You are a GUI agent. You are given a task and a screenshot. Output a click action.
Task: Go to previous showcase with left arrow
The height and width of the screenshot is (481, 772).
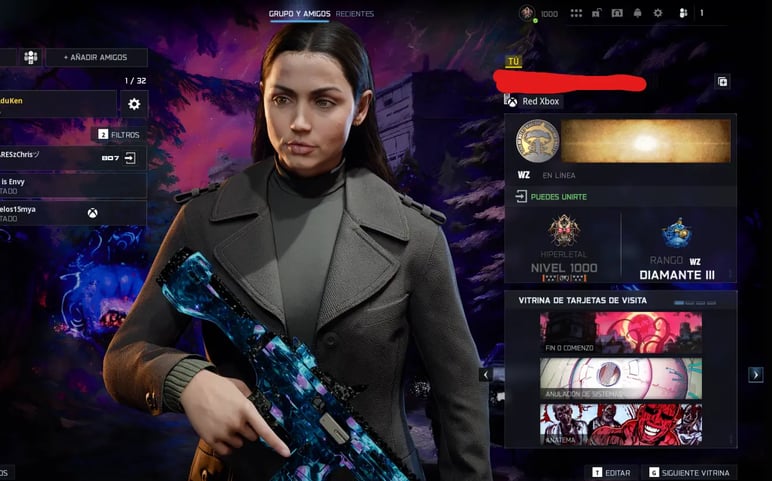click(485, 375)
